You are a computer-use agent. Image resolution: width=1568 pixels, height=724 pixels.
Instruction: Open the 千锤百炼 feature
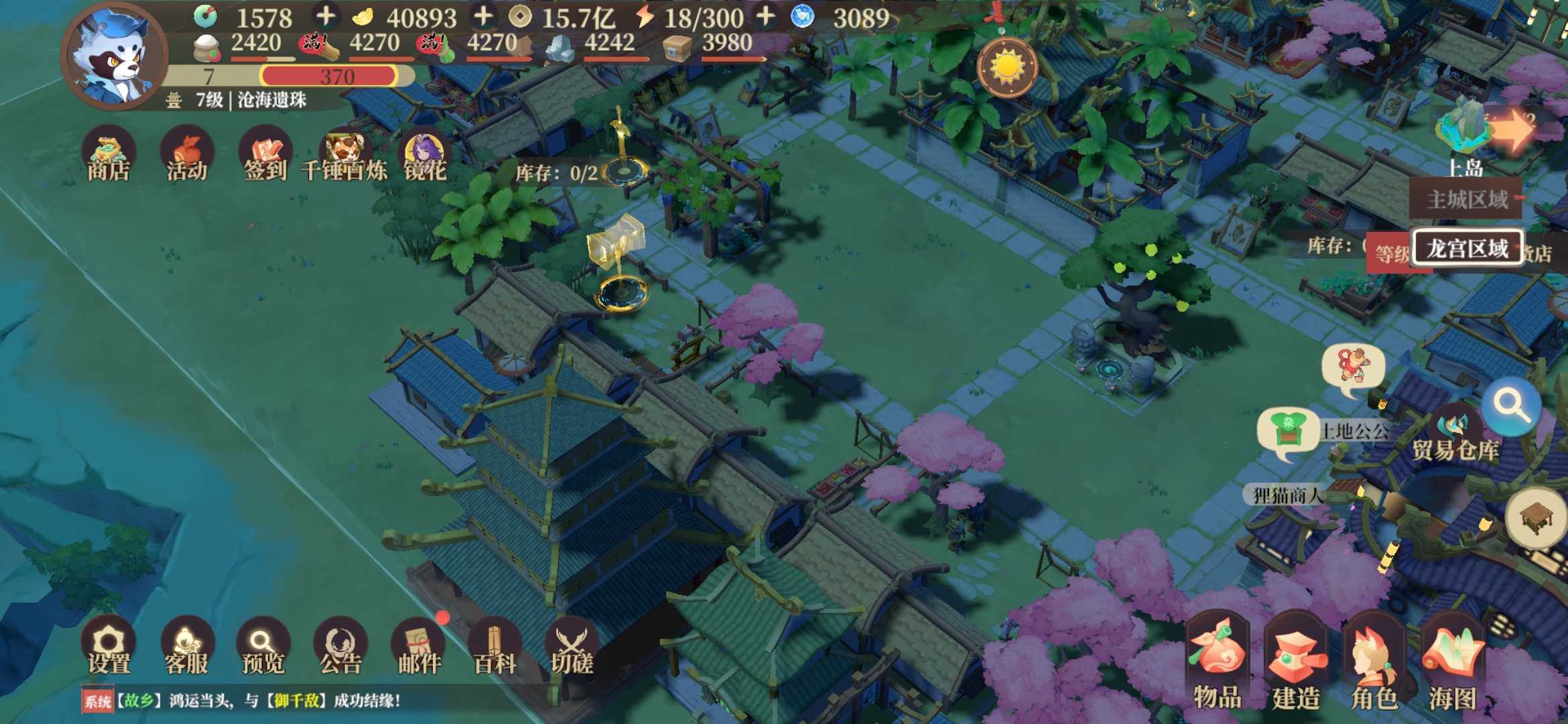344,155
